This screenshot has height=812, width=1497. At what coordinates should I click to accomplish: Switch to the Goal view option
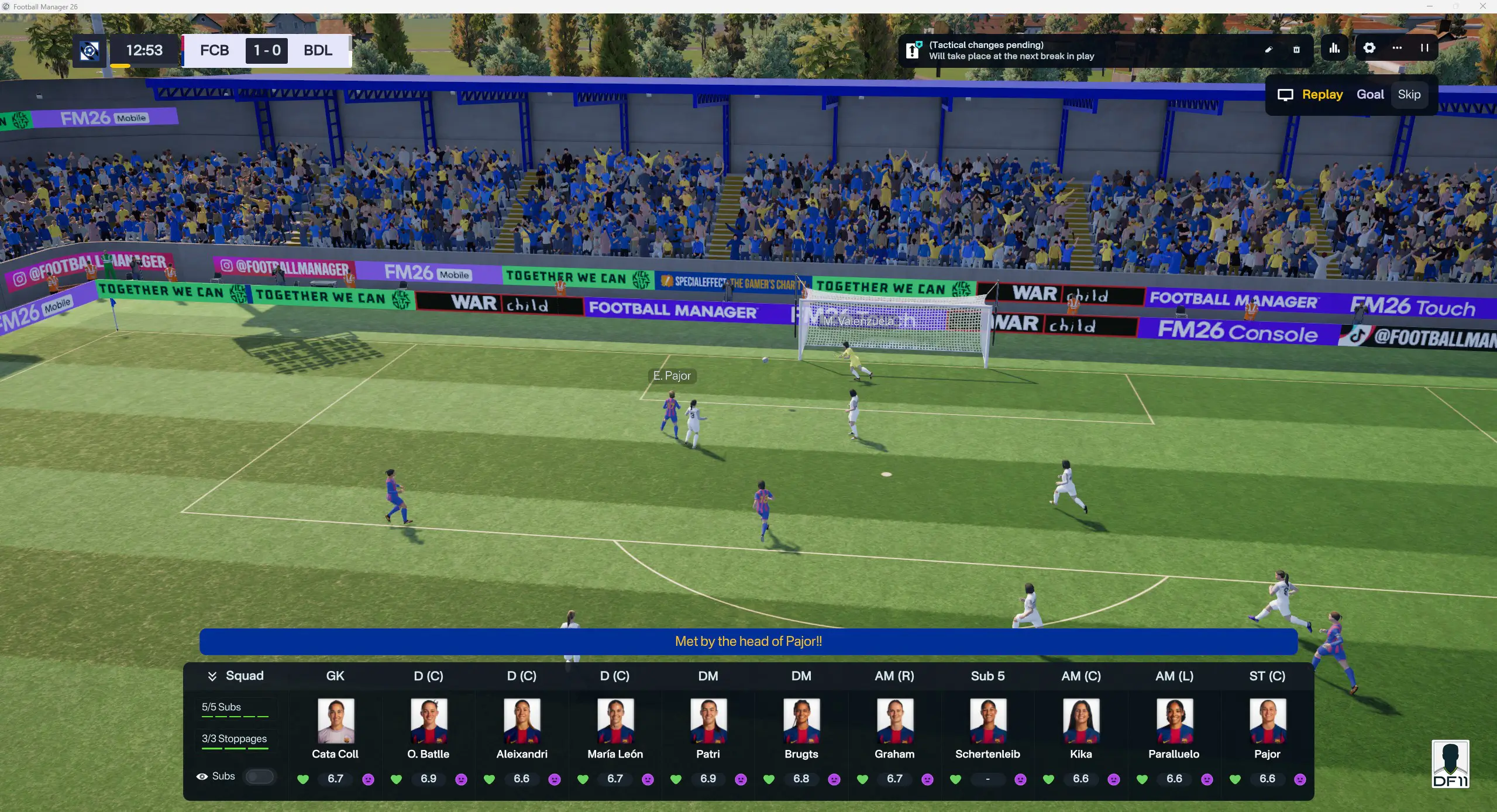[x=1370, y=94]
